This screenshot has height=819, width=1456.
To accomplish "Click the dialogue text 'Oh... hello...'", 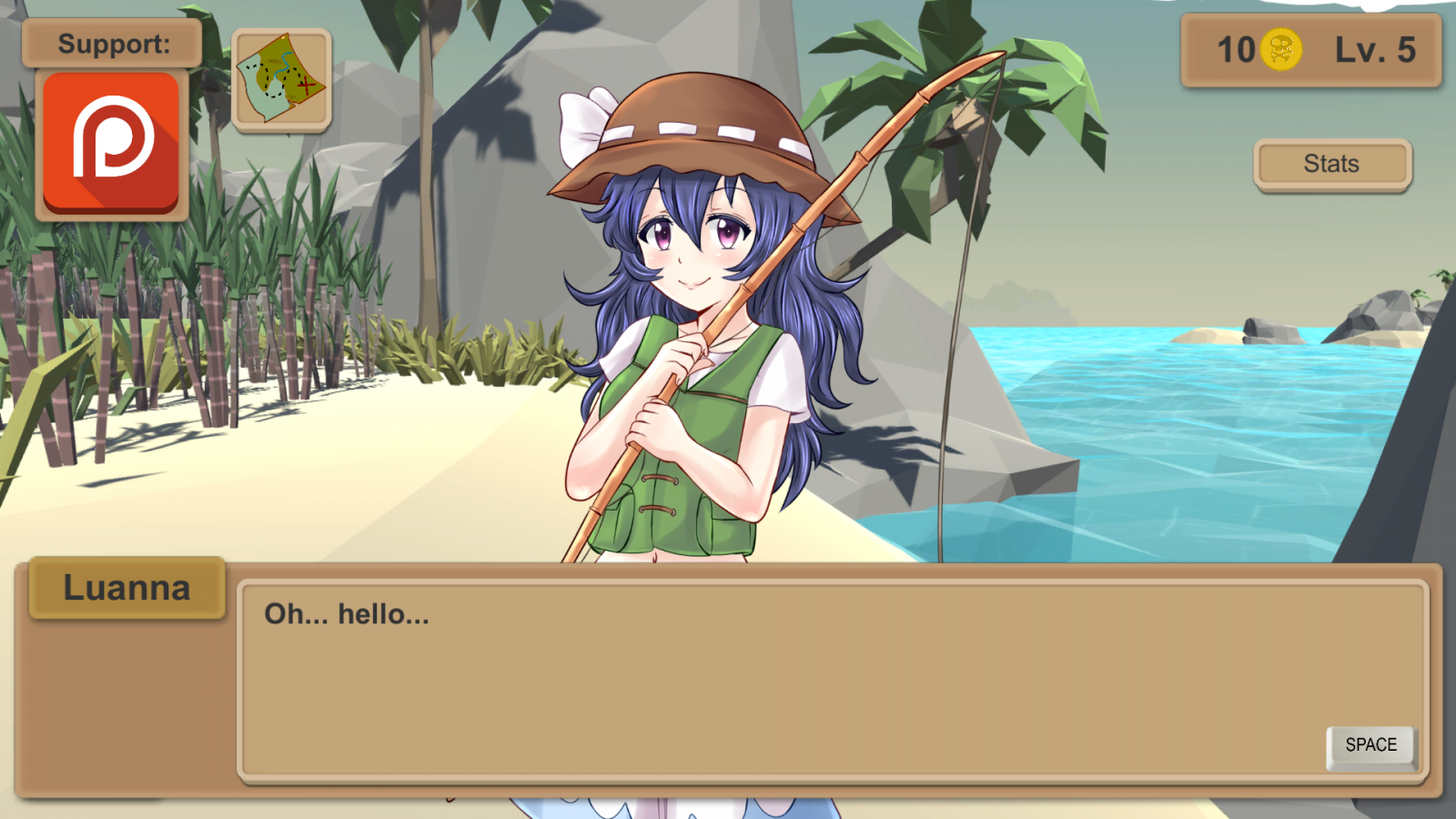I will 344,614.
